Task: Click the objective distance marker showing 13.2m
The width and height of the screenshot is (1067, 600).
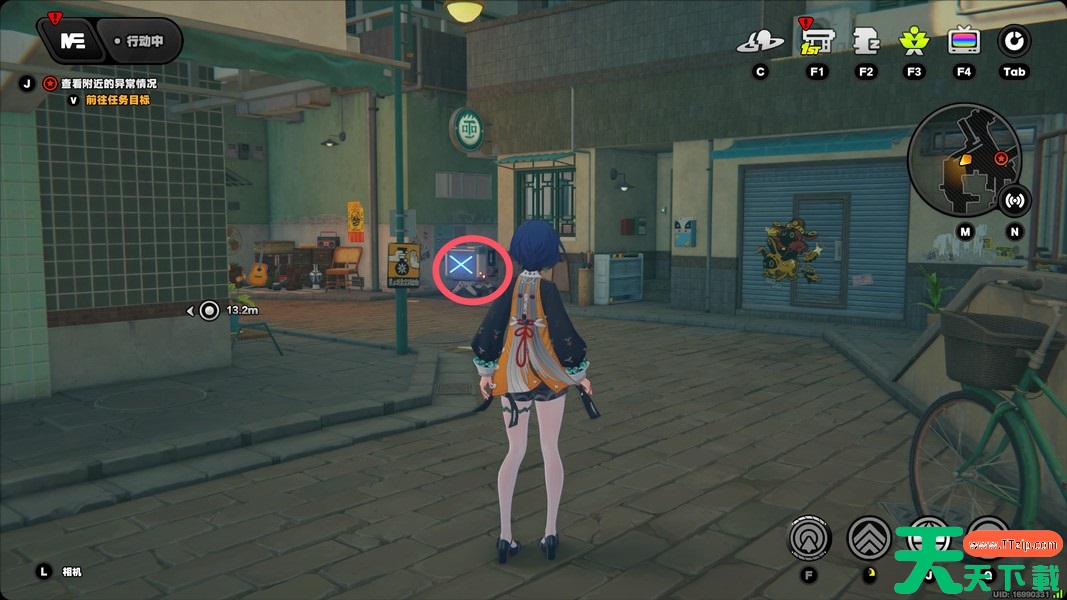Action: tap(209, 310)
